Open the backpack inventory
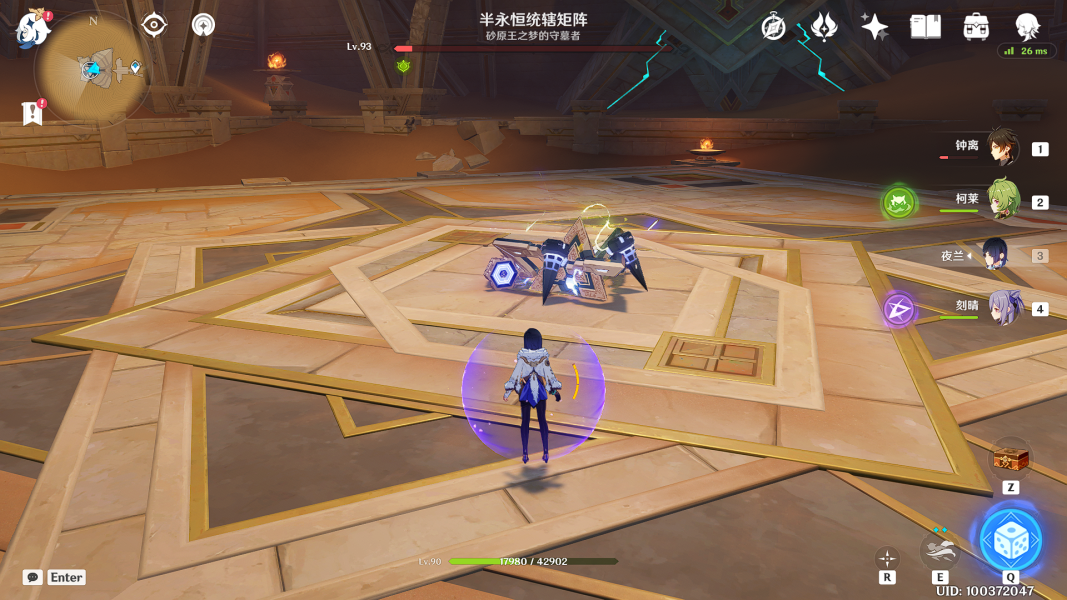Screen dimensions: 1067x600 (x=976, y=27)
